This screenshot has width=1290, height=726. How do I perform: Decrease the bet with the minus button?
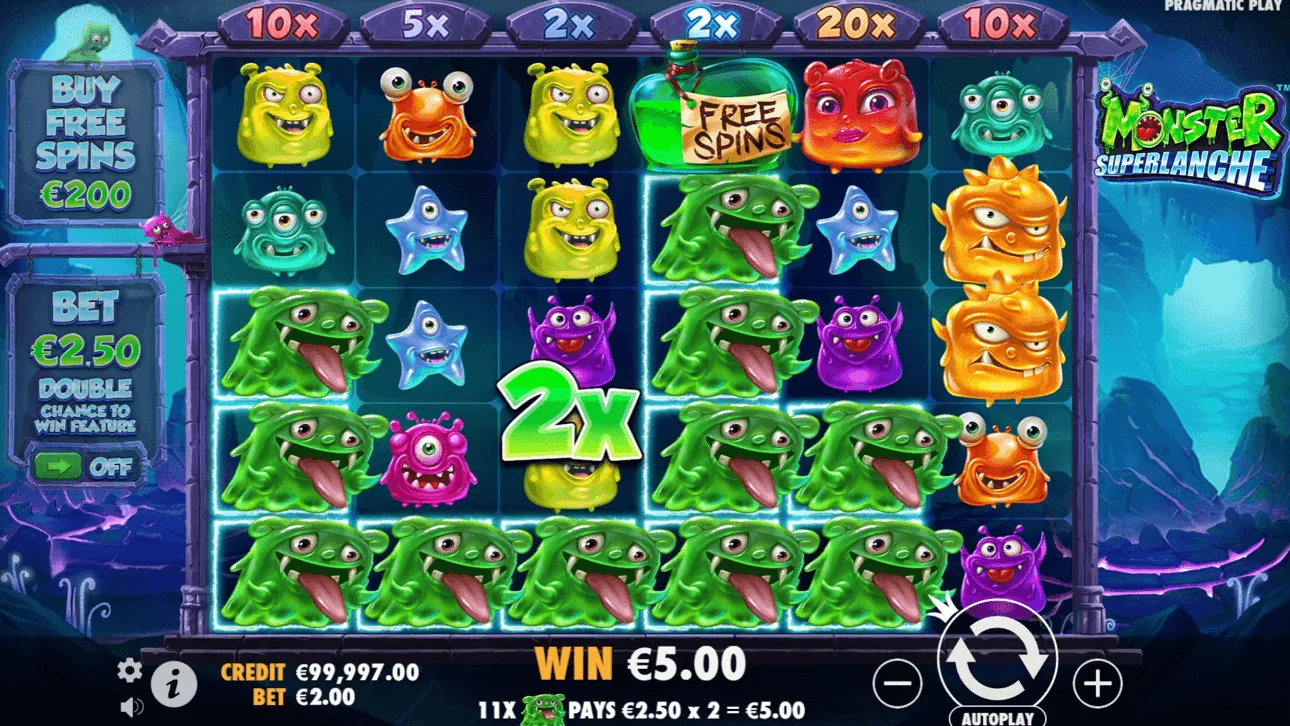[x=898, y=684]
